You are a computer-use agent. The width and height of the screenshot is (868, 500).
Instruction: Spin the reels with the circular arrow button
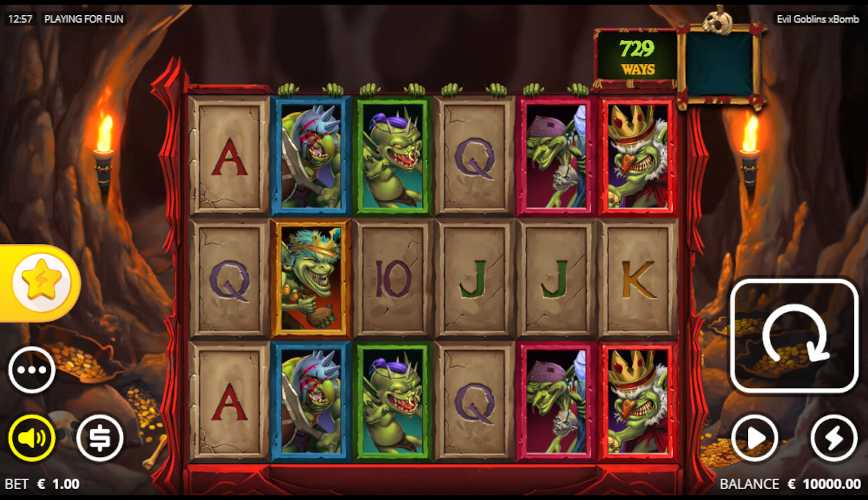coord(794,335)
